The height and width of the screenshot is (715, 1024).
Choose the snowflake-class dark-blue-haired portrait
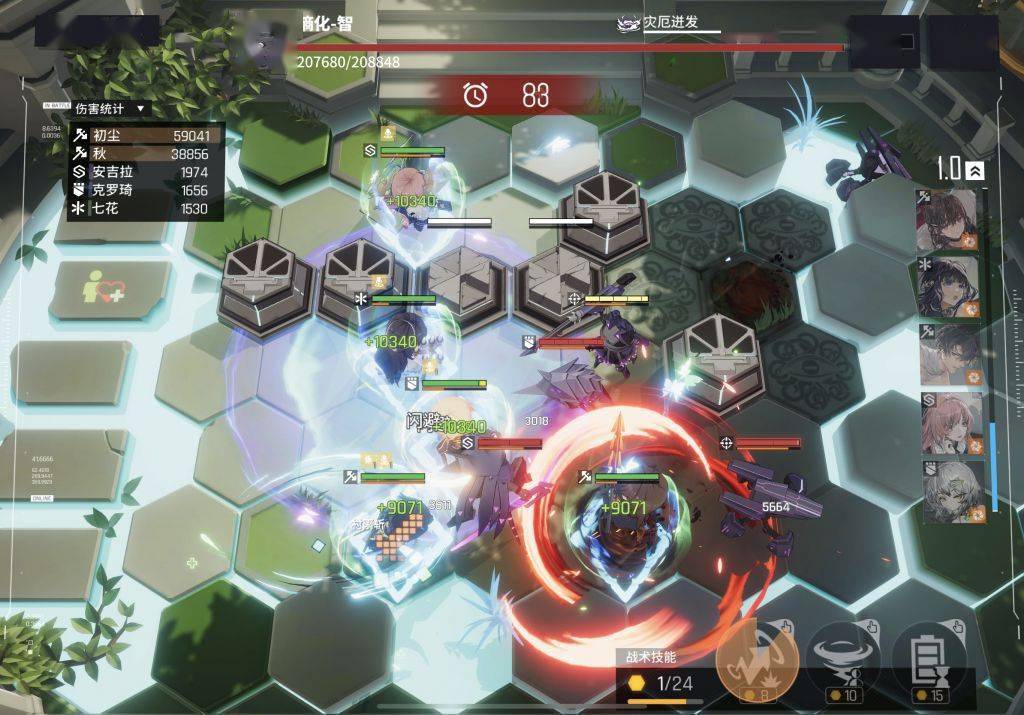948,287
